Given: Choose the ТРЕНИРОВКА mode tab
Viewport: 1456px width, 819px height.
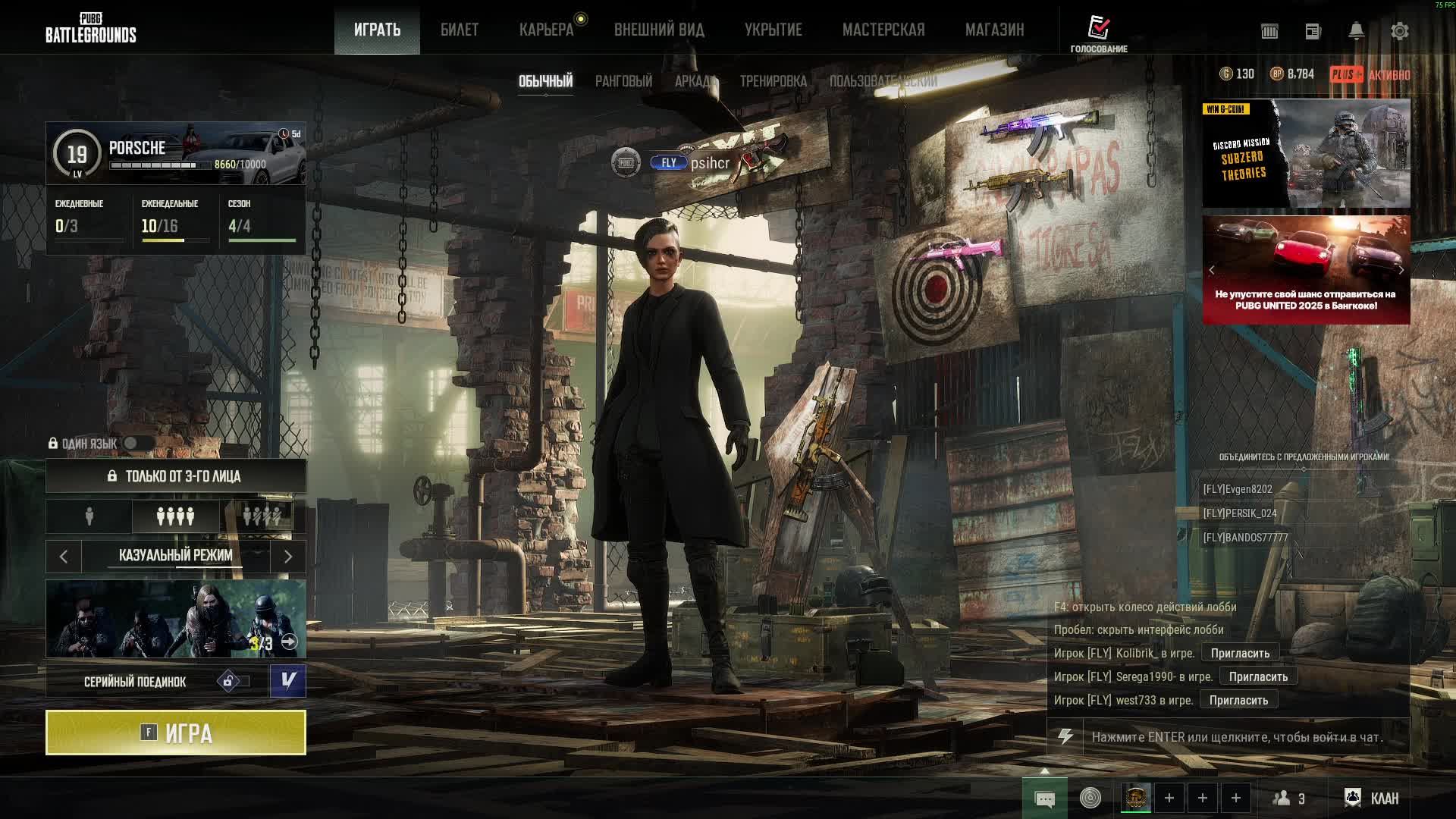Looking at the screenshot, I should coord(773,81).
